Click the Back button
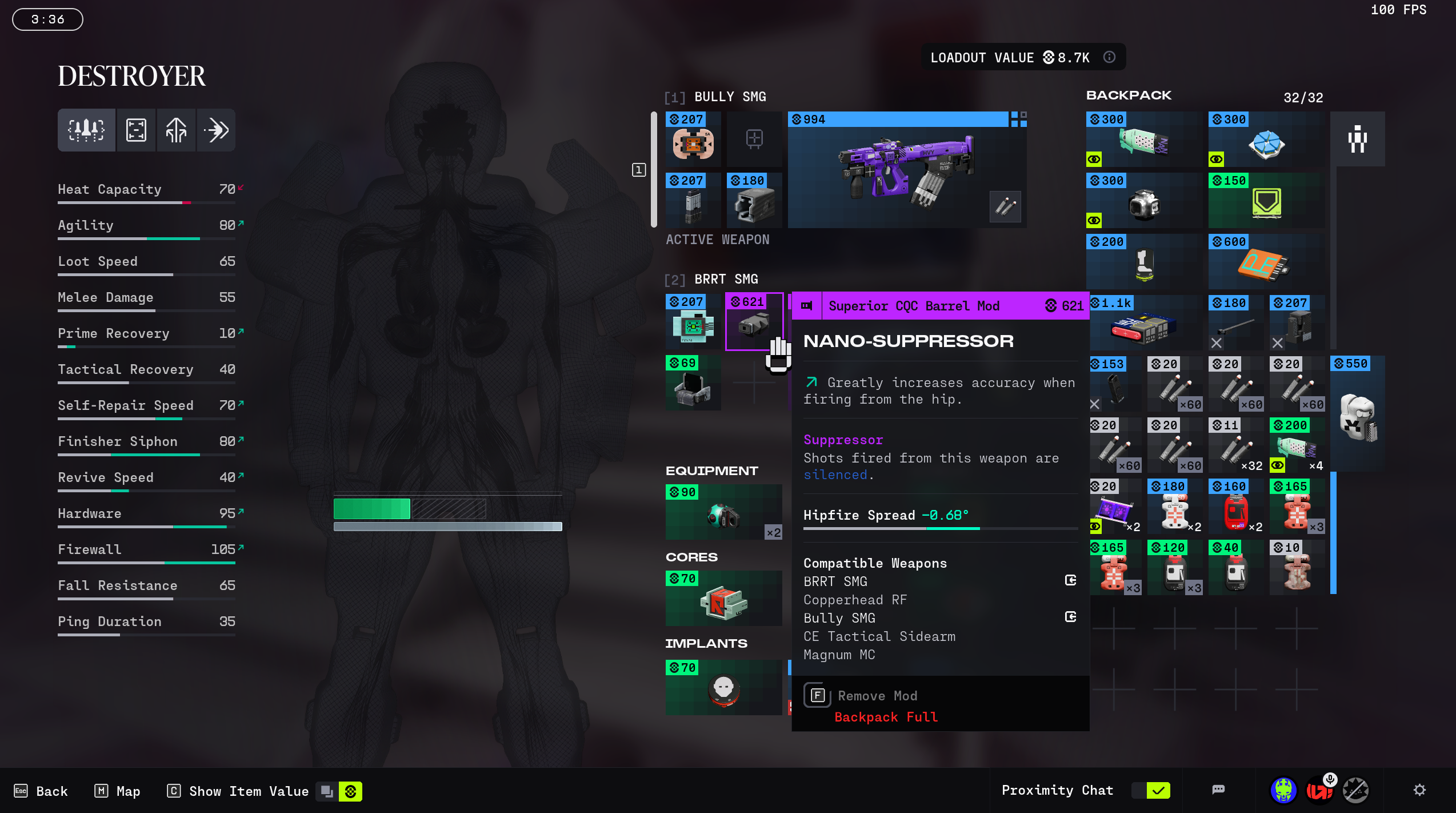Image resolution: width=1456 pixels, height=813 pixels. coord(41,791)
